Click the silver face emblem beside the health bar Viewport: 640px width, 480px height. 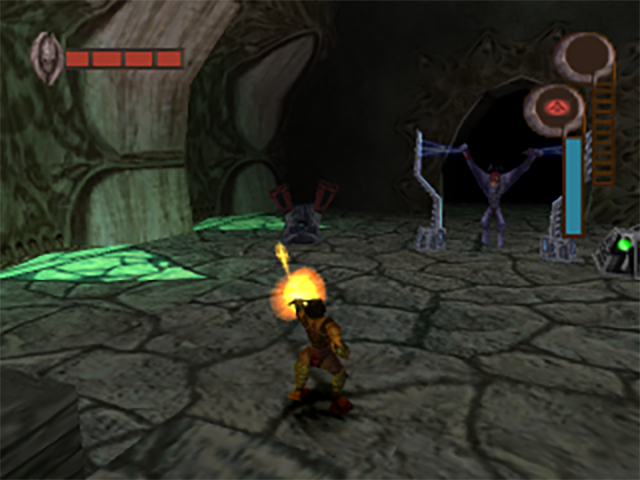[46, 56]
